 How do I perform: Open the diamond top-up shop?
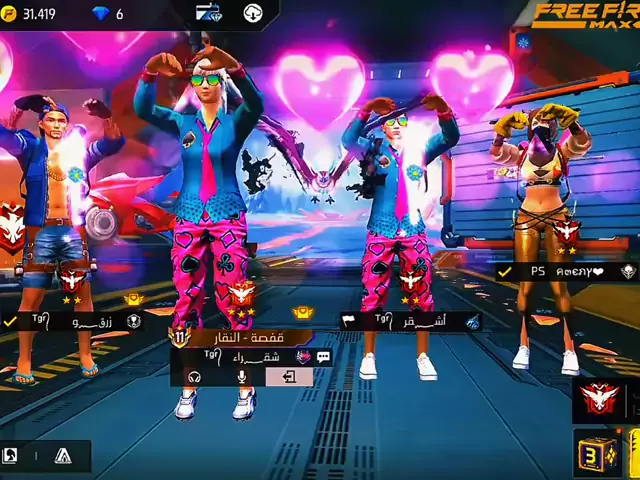tap(101, 14)
